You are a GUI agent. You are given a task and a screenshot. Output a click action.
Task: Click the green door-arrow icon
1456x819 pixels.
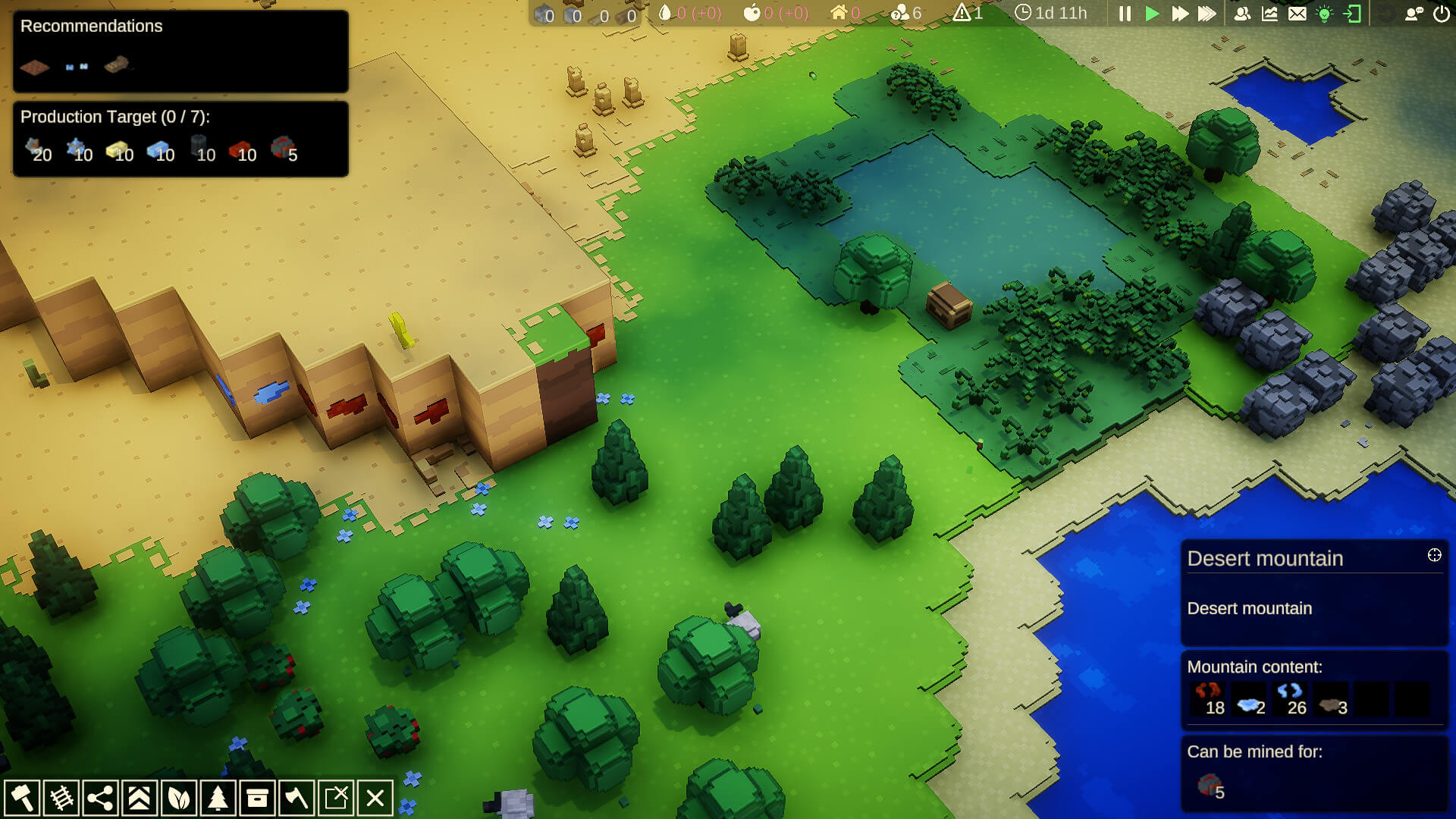pyautogui.click(x=1352, y=14)
